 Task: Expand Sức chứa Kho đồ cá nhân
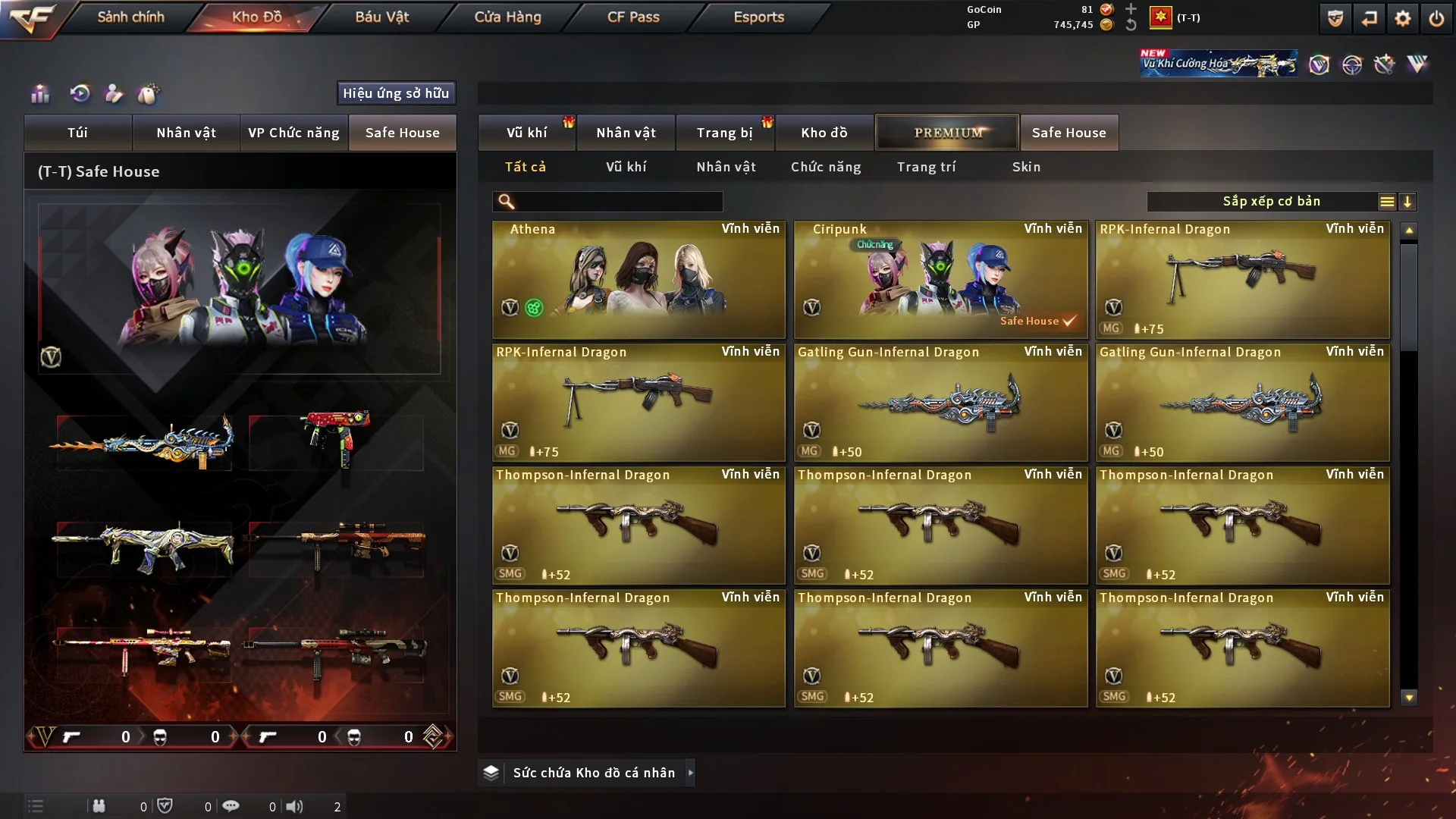tap(593, 773)
